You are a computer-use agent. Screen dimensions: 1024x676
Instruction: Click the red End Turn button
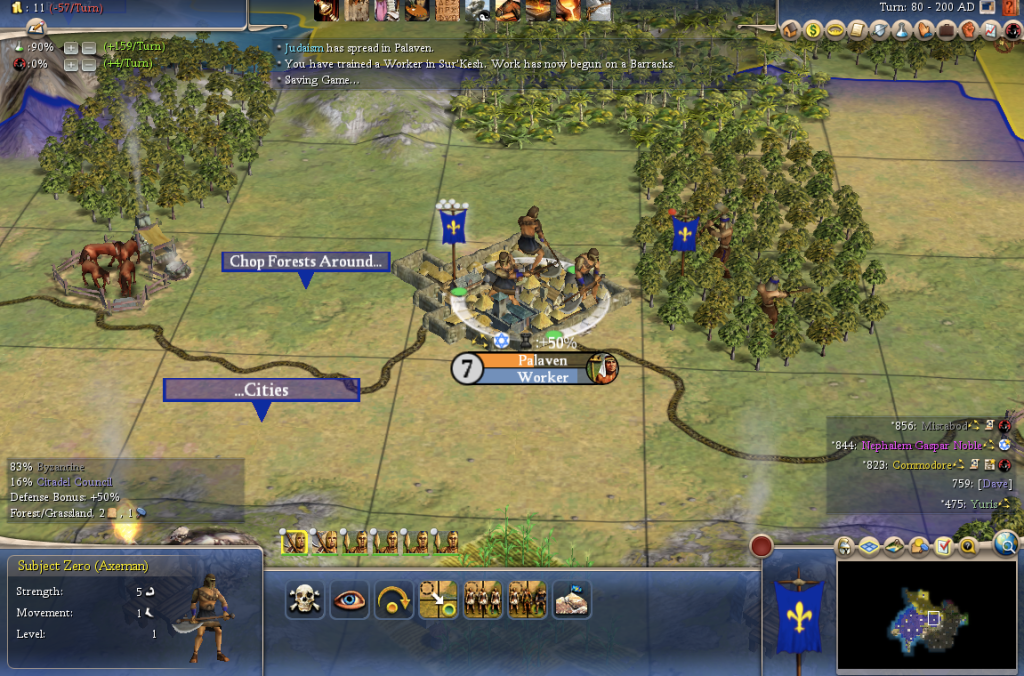[763, 546]
